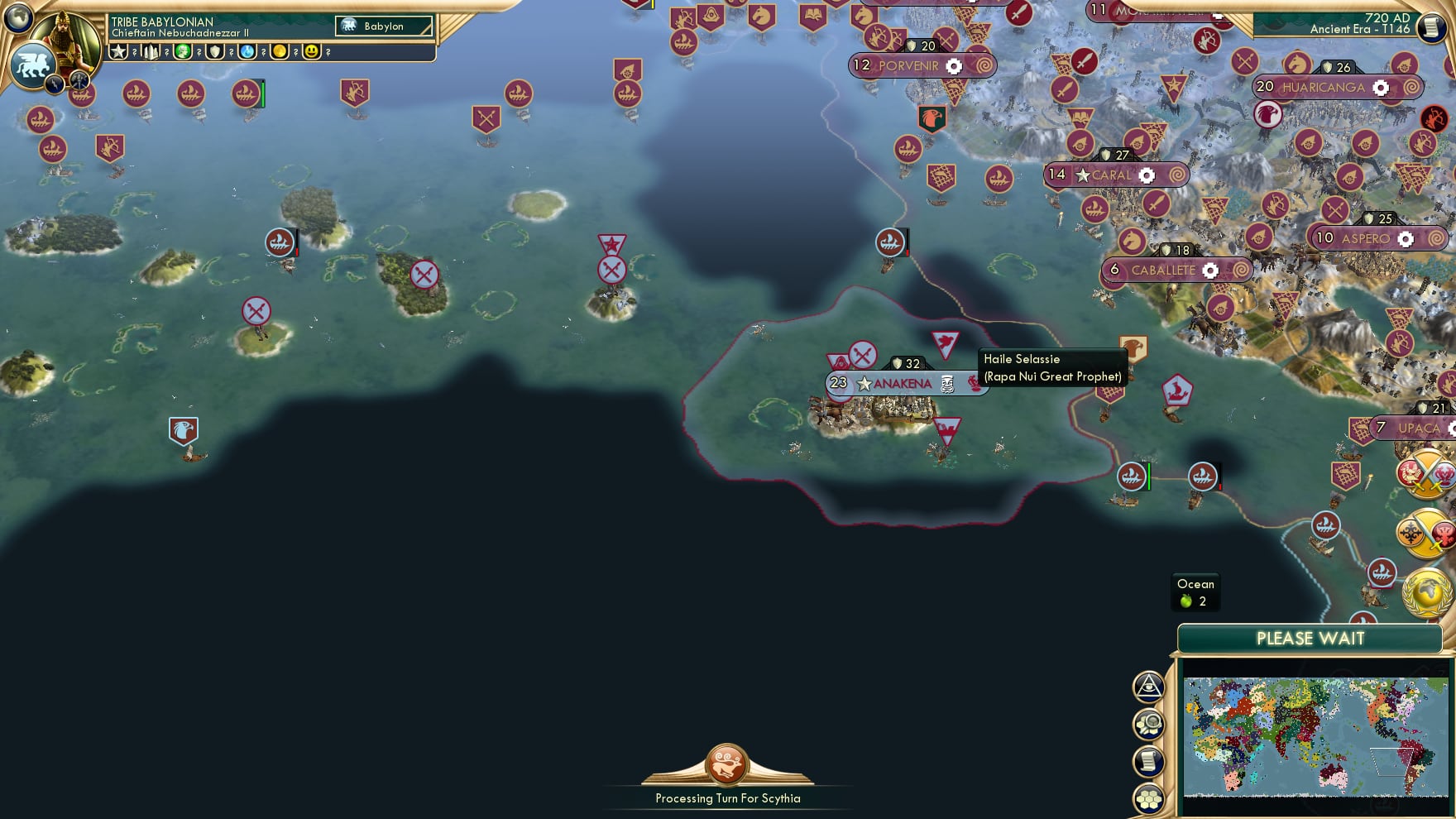1456x819 pixels.
Task: Click a region on the minimap world view
Action: pos(1315,736)
